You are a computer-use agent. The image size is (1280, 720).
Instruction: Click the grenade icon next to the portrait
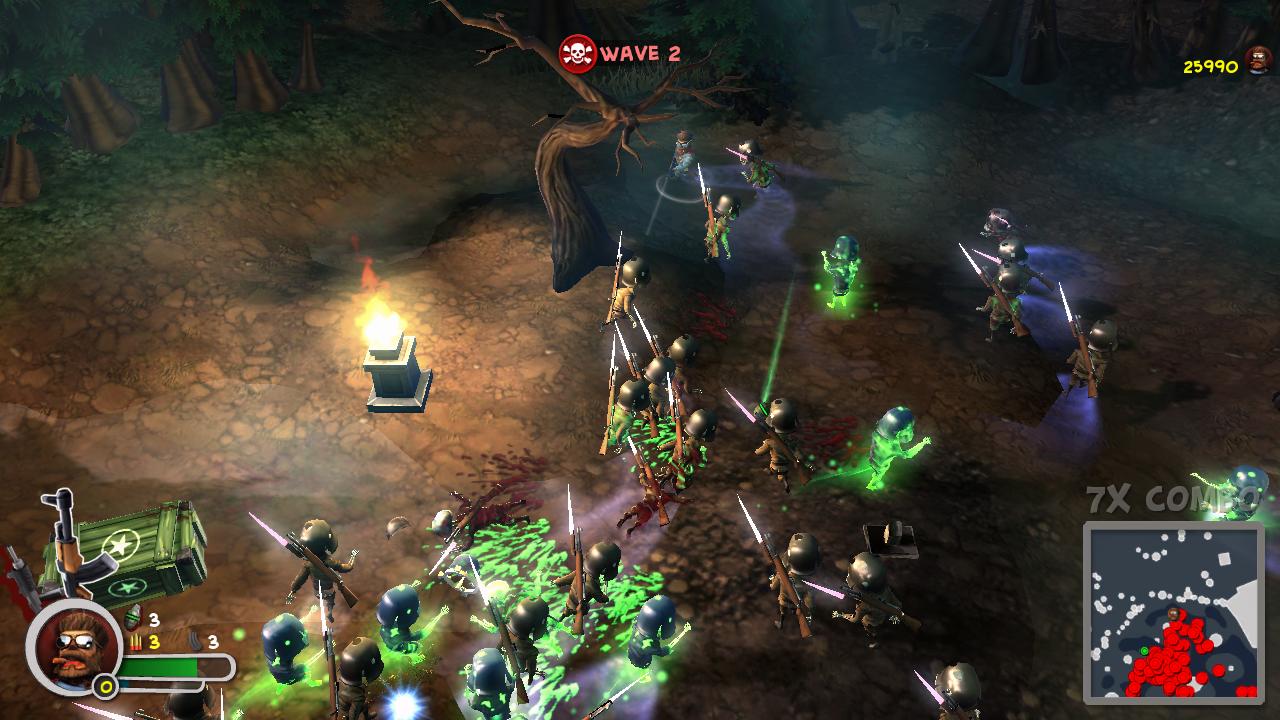(135, 617)
